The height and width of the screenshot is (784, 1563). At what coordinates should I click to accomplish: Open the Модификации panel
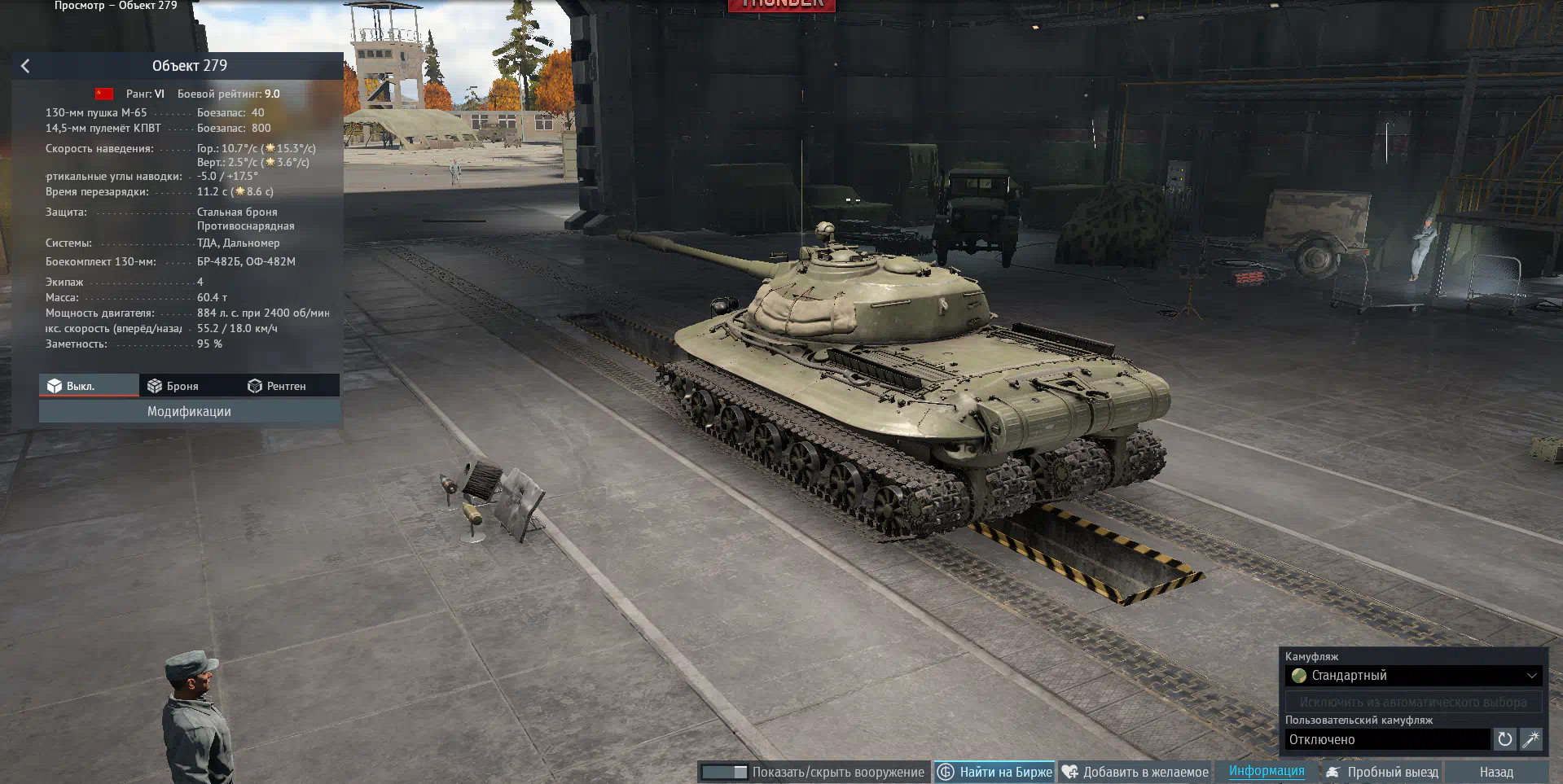(189, 412)
